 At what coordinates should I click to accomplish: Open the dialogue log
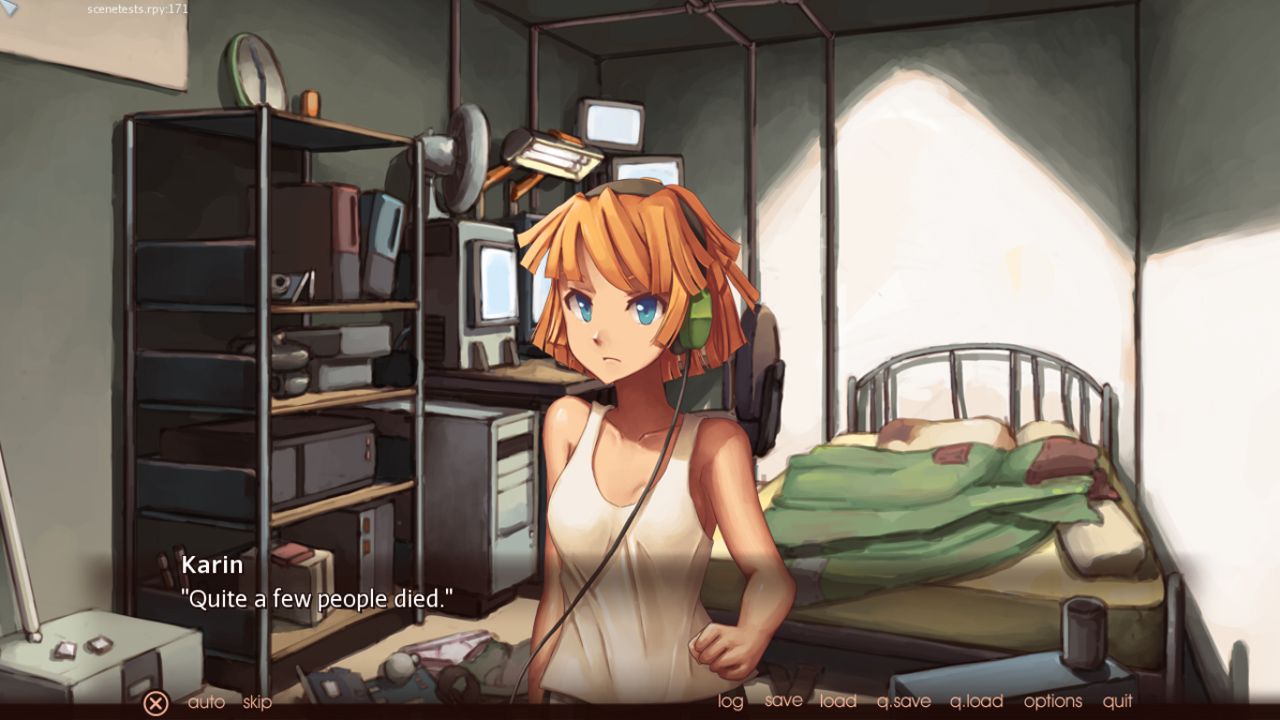[731, 701]
